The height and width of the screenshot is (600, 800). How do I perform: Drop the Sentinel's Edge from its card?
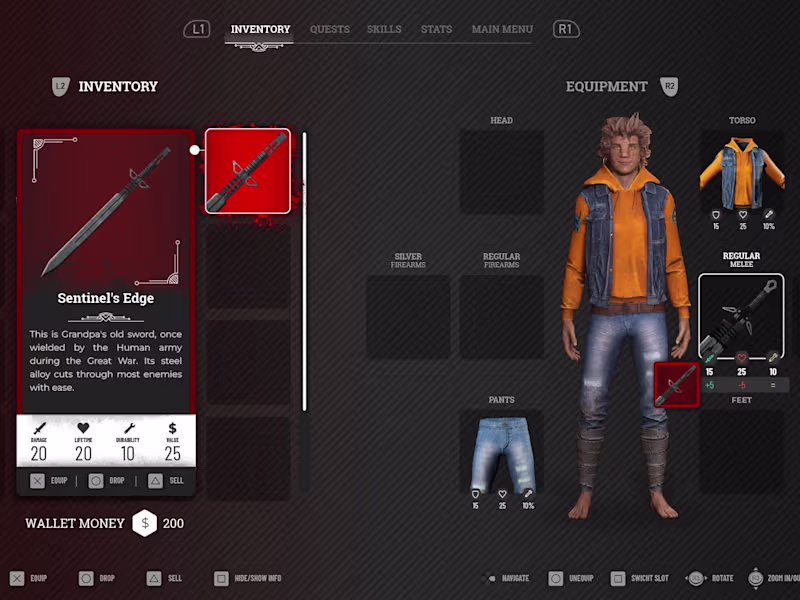coord(107,481)
